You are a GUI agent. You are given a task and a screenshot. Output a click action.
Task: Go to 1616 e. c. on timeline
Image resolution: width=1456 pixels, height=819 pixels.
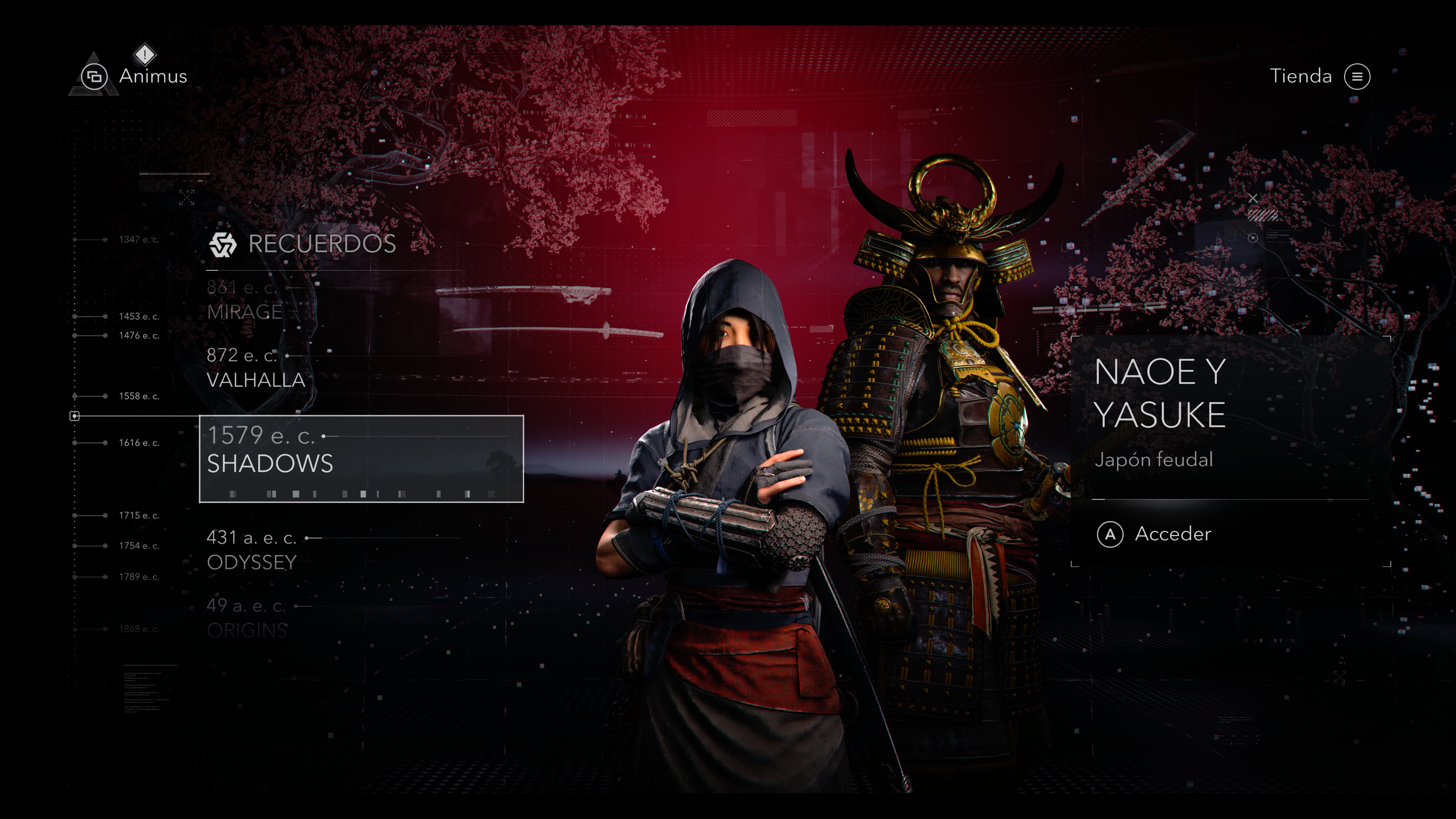pyautogui.click(x=138, y=442)
